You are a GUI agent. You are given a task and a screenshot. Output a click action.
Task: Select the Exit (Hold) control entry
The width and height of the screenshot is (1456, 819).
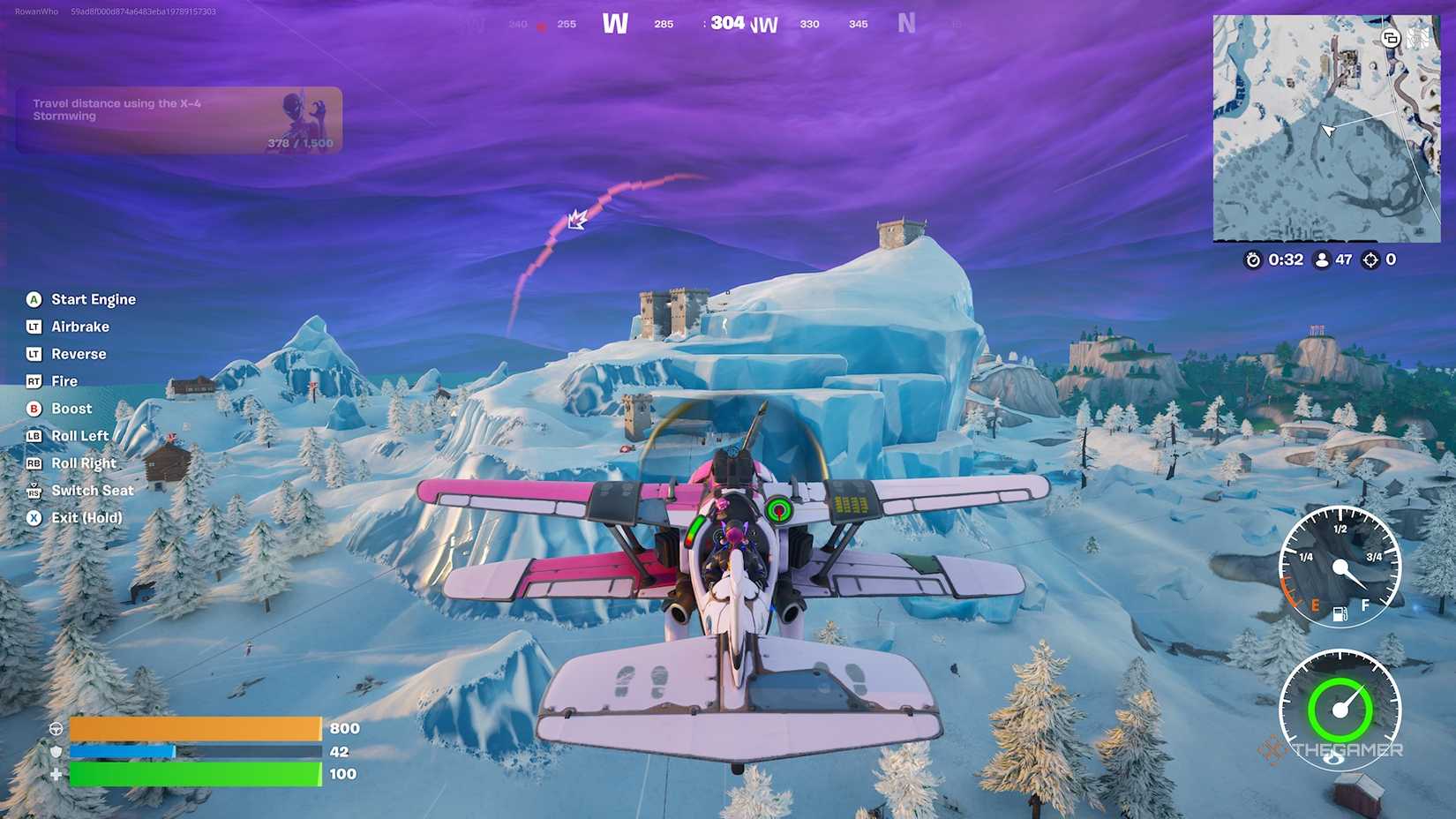[x=34, y=518]
